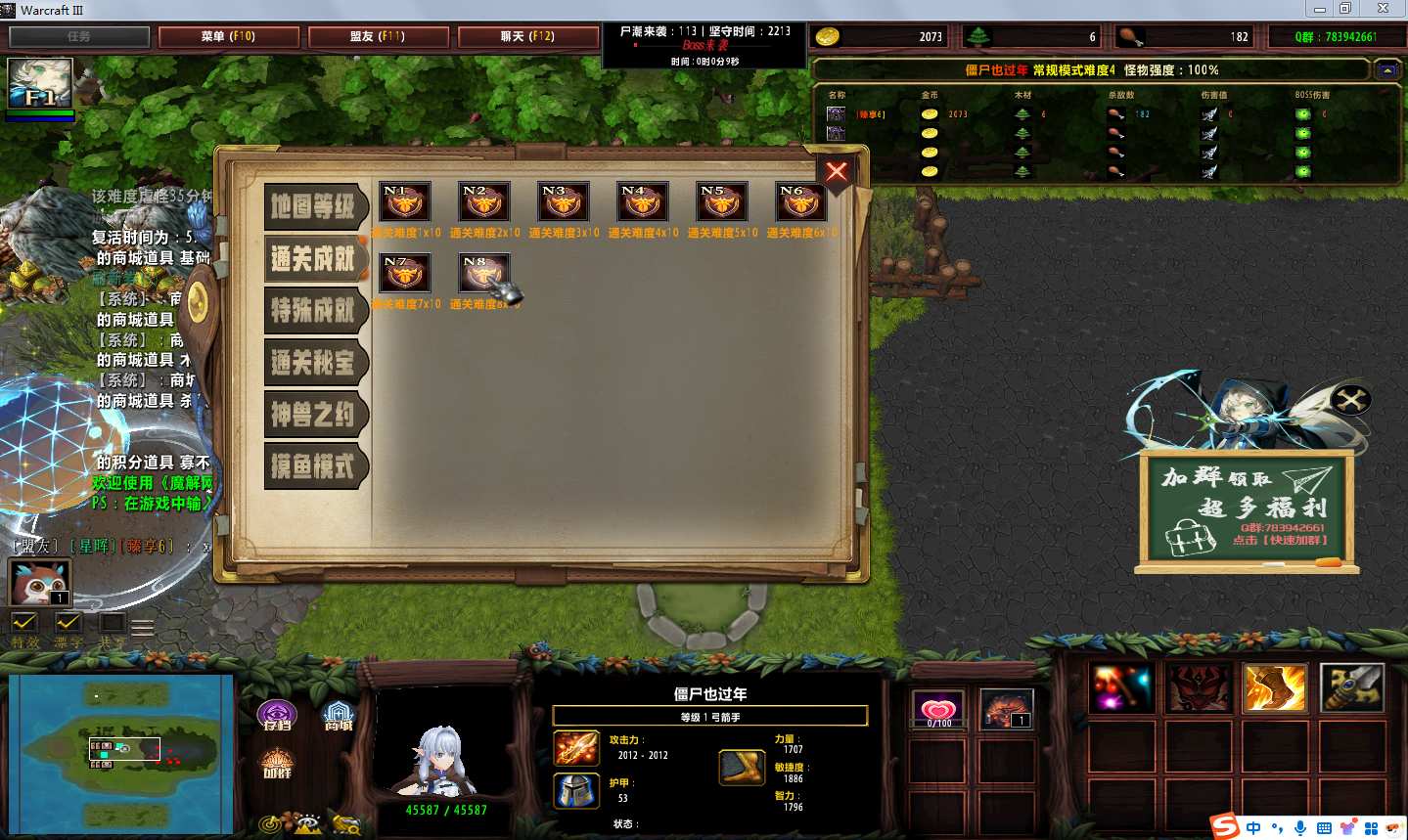Click the minimap
This screenshot has height=840, width=1408.
click(x=121, y=753)
